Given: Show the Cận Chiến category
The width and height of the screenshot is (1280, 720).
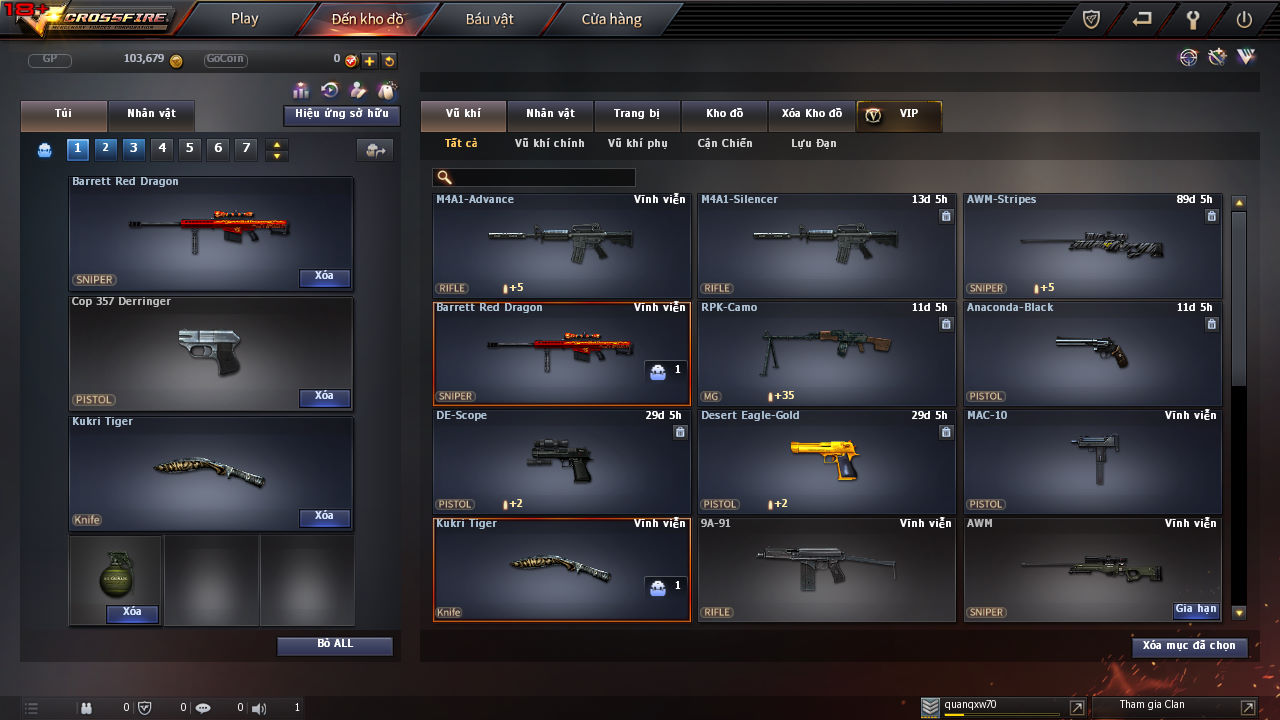Looking at the screenshot, I should tap(724, 144).
